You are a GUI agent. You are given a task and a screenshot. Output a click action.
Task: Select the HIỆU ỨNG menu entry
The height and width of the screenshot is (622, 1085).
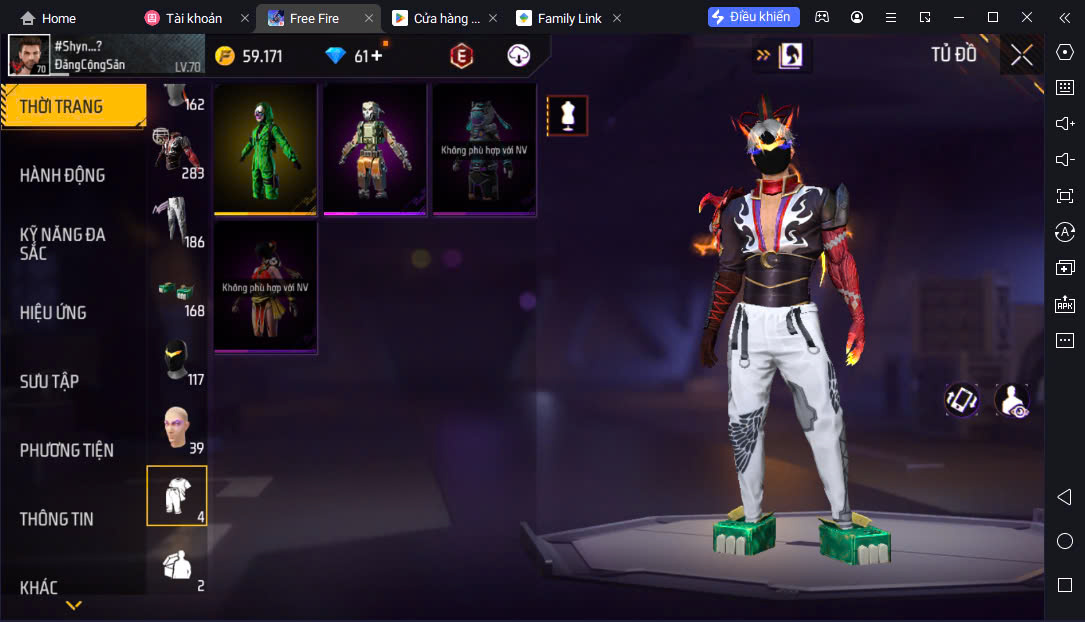(53, 312)
